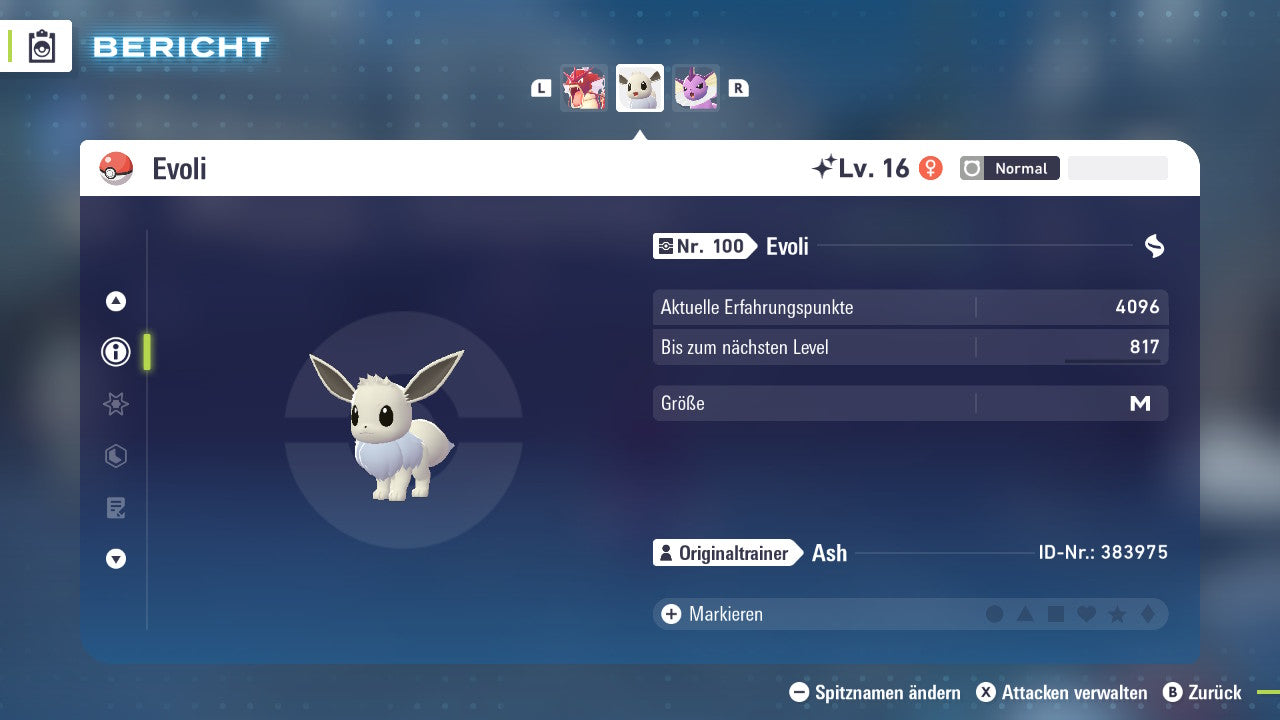Select the star-shaped stats icon in sidebar
The image size is (1280, 720).
coord(115,404)
